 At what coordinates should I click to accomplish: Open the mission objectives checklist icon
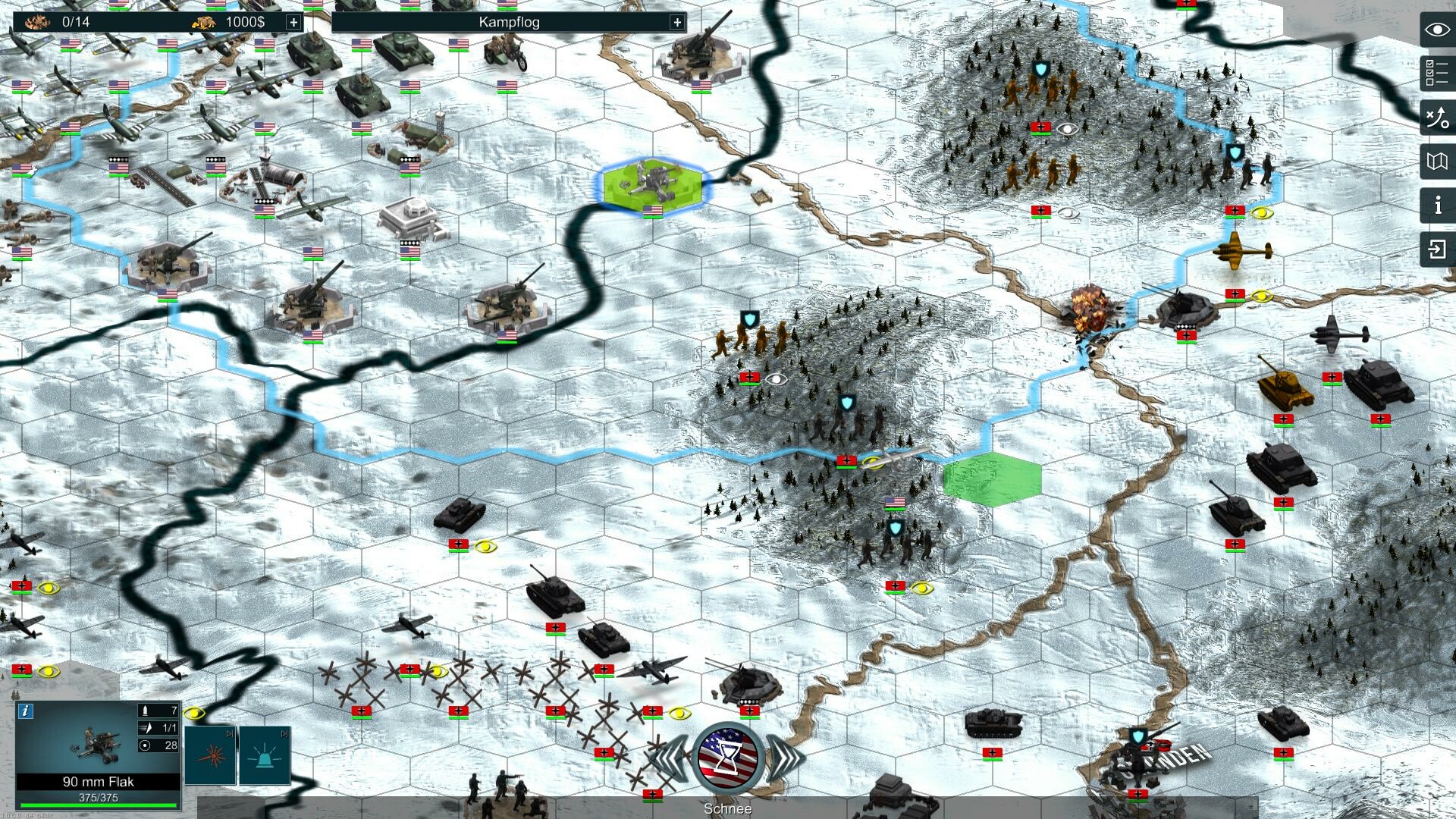(x=1436, y=72)
